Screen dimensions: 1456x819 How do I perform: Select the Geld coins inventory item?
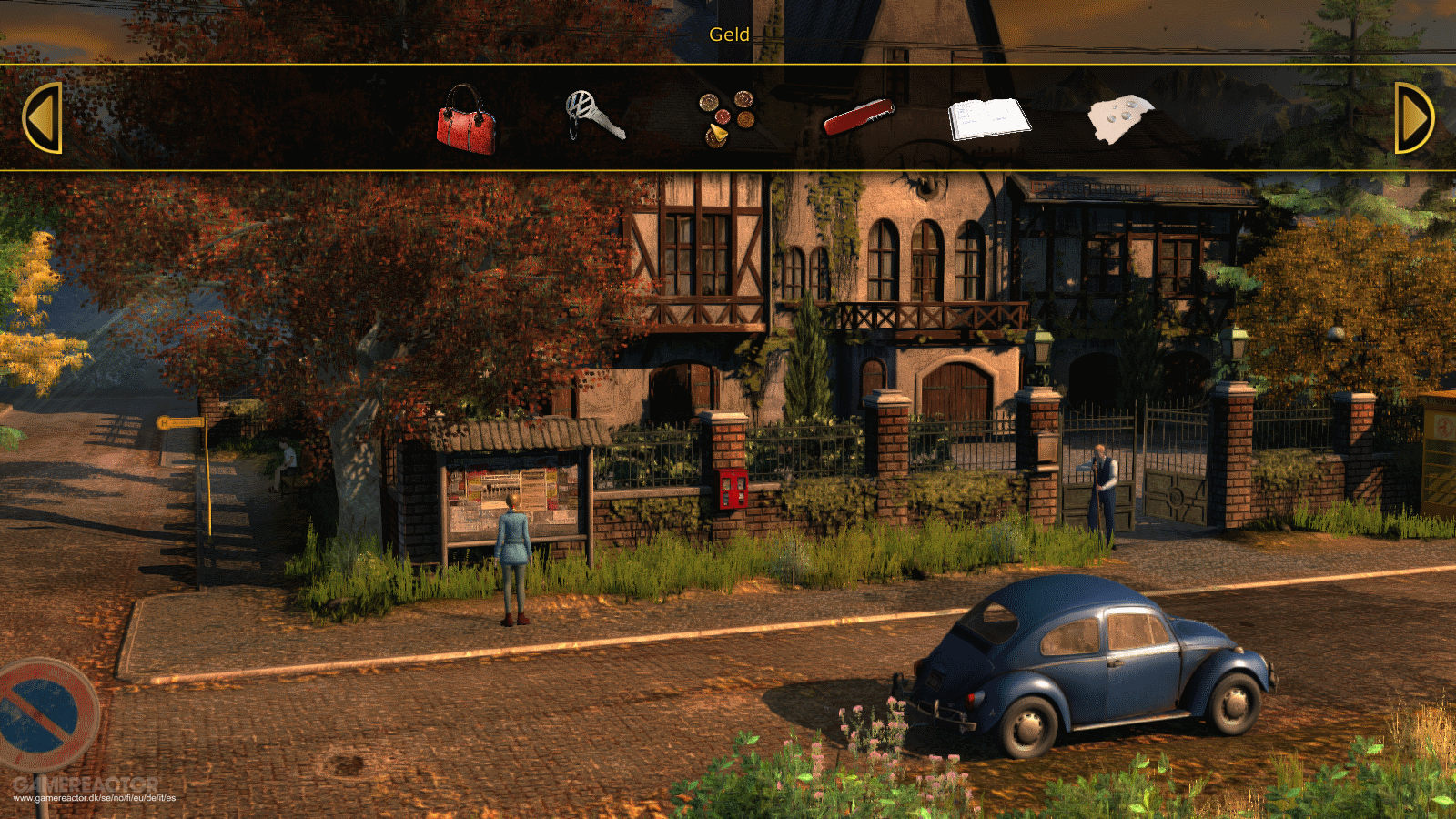coord(726,116)
